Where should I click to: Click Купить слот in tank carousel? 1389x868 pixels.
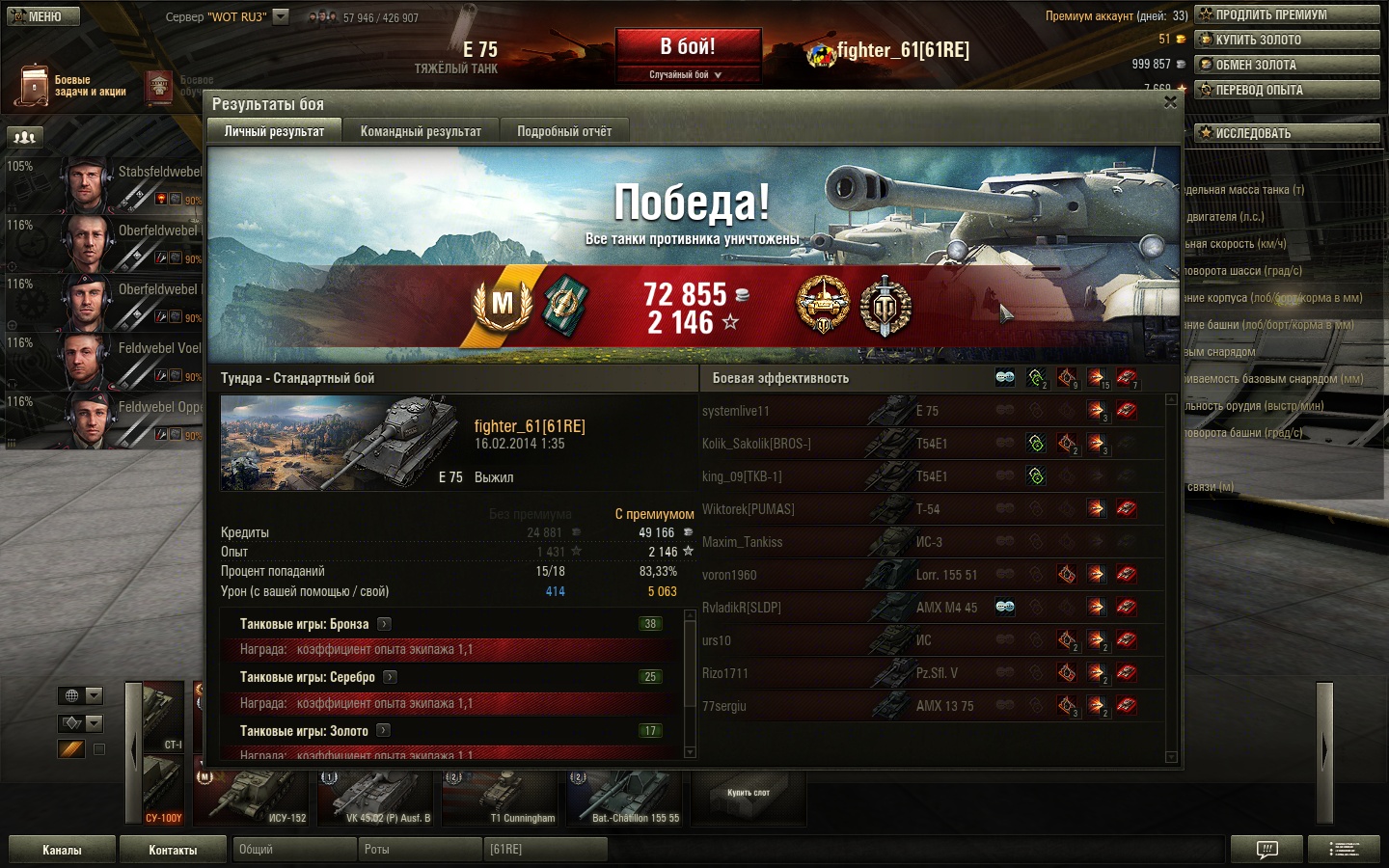[x=749, y=794]
